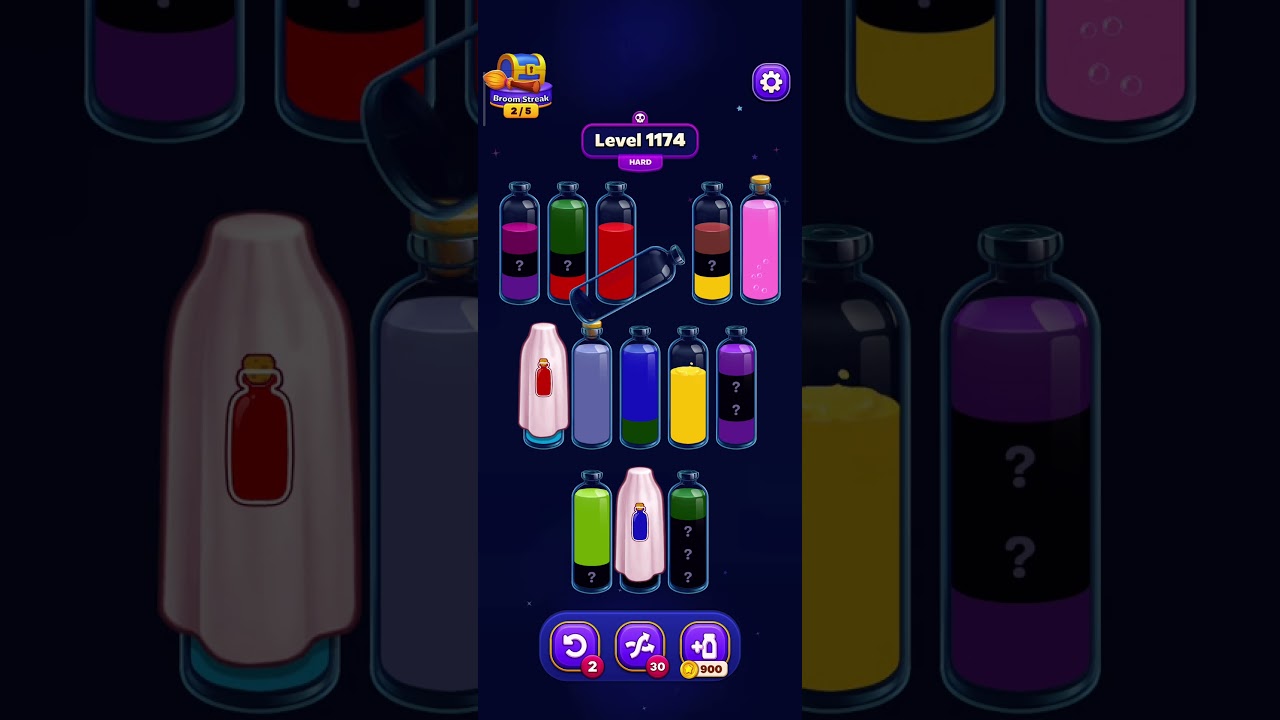Tap the pink bottle with cork in top row
Screen dimensions: 1280x720
[759, 245]
